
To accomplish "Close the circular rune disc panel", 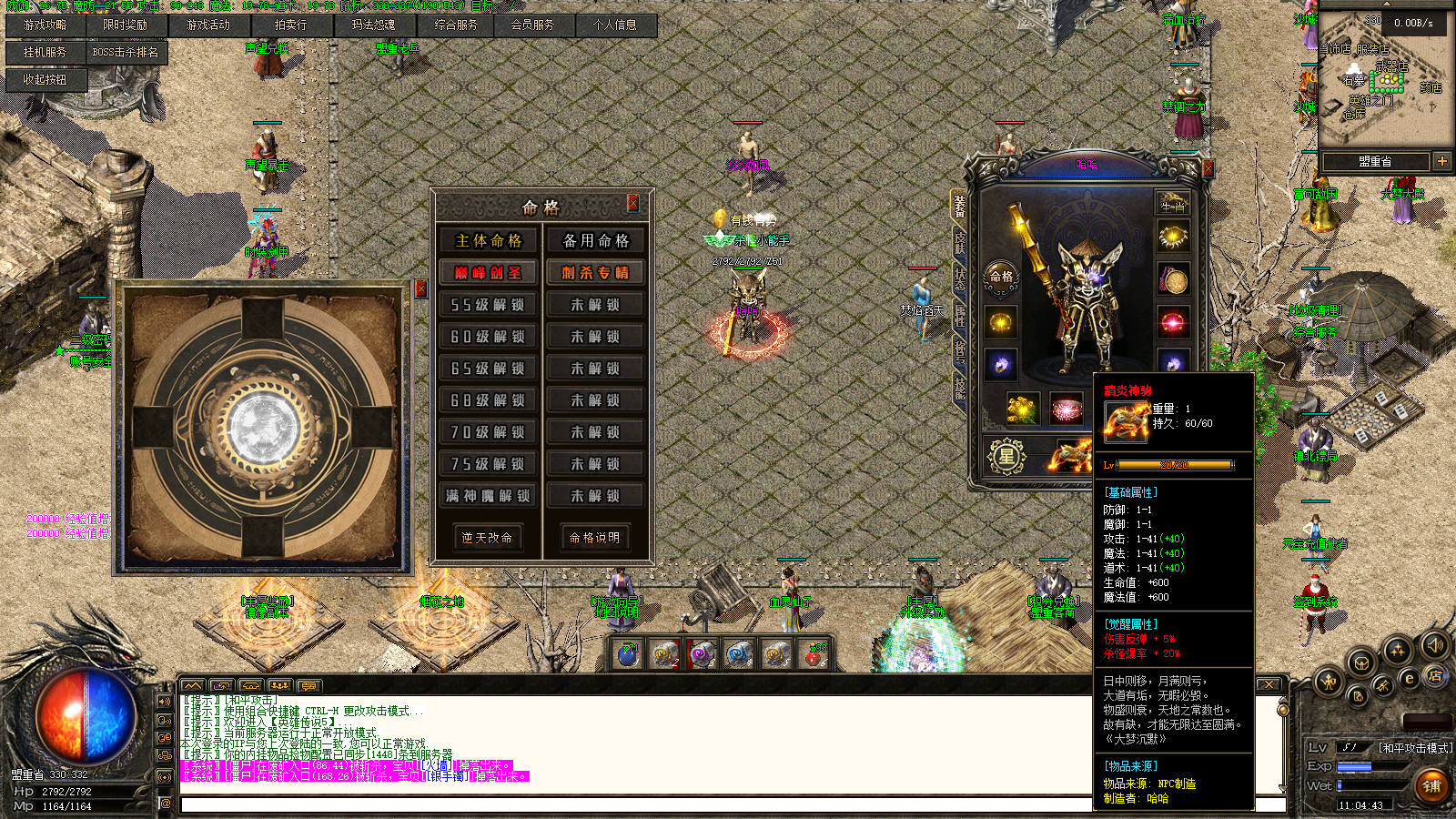I will pos(420,288).
